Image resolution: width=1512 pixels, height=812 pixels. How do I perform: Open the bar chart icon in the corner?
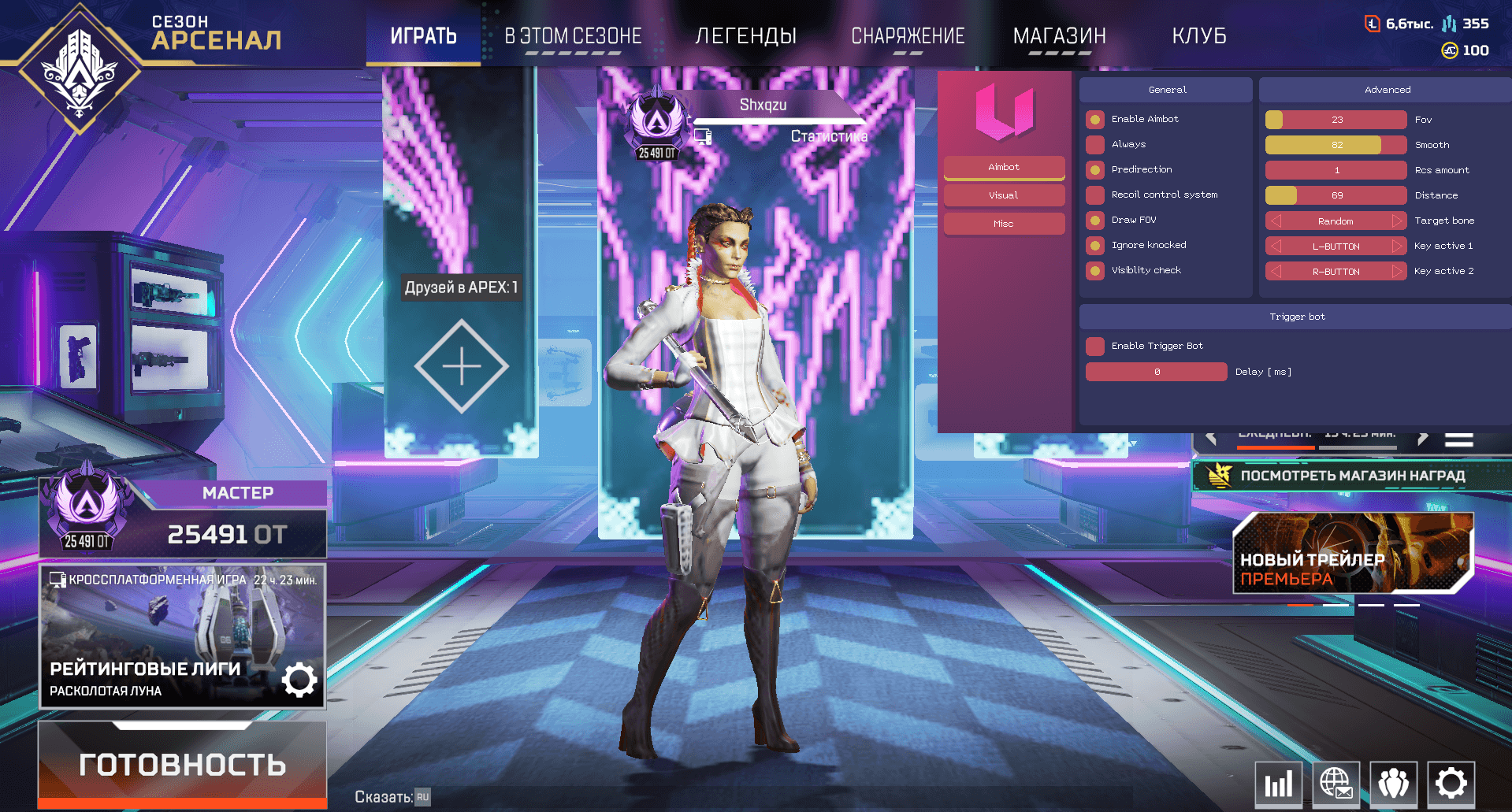pyautogui.click(x=1278, y=784)
